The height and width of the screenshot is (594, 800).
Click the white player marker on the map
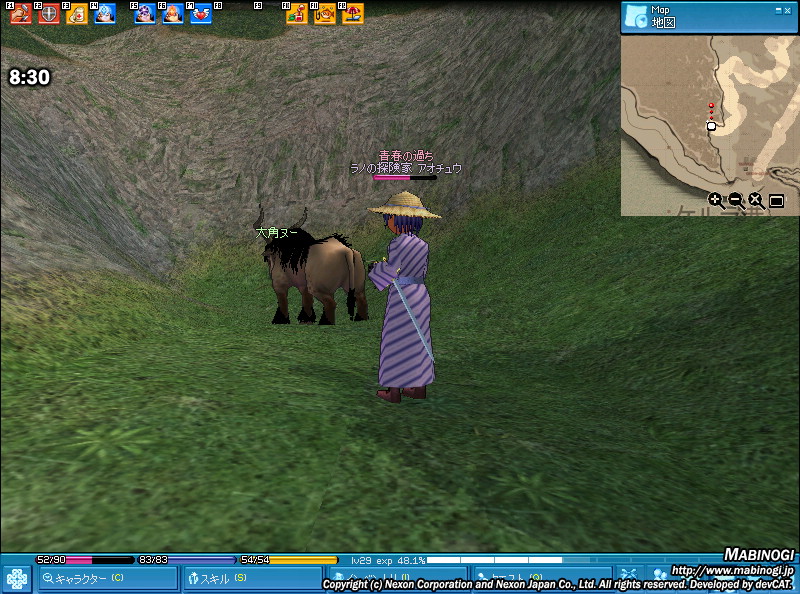pos(711,126)
